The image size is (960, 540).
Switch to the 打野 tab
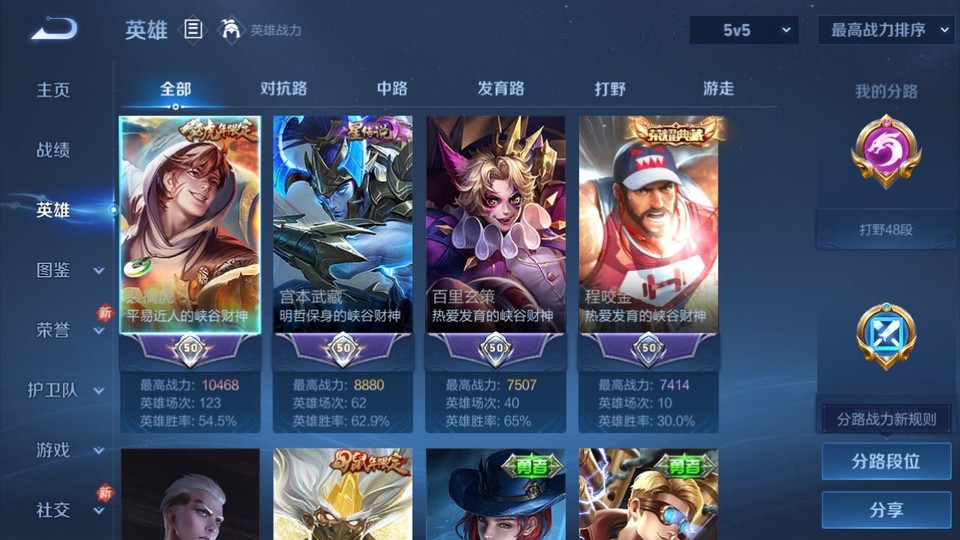coord(610,89)
